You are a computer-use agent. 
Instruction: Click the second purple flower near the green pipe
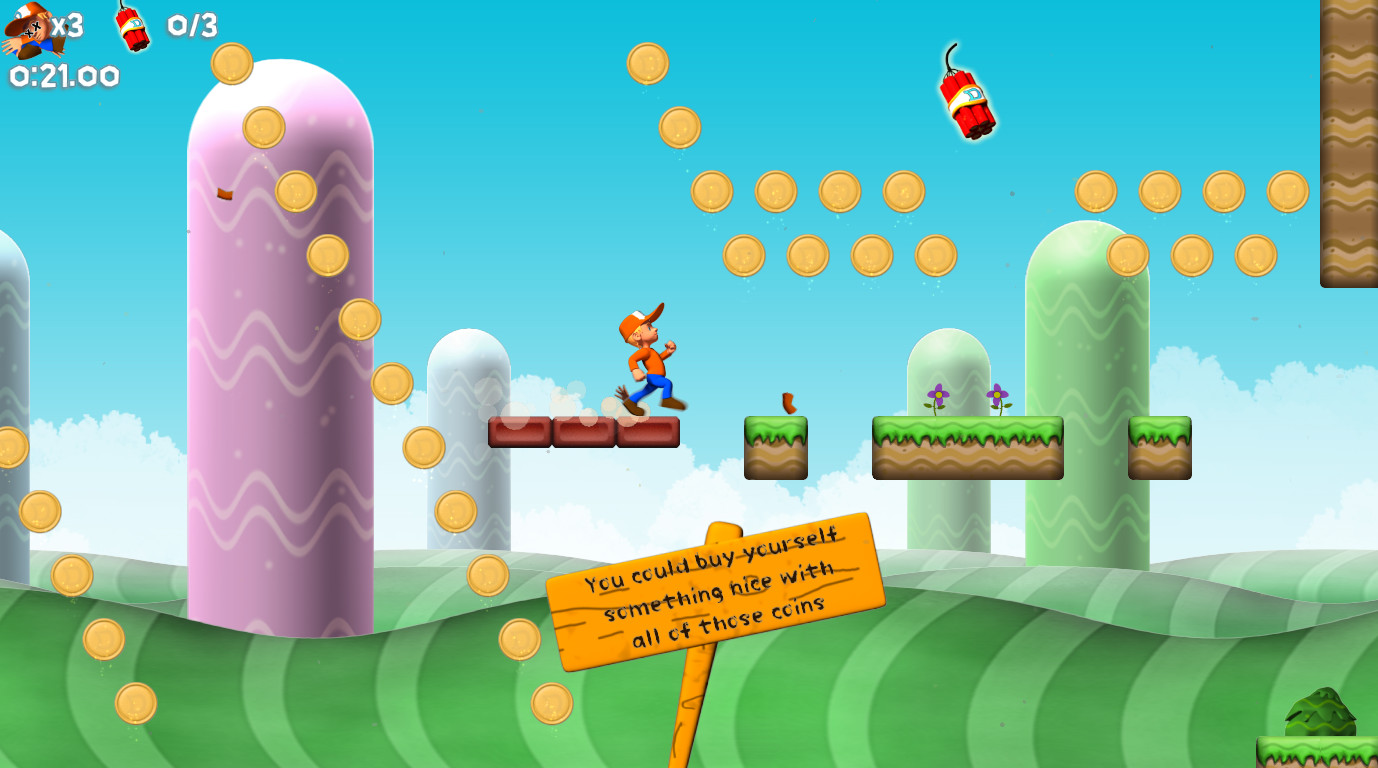[x=996, y=396]
